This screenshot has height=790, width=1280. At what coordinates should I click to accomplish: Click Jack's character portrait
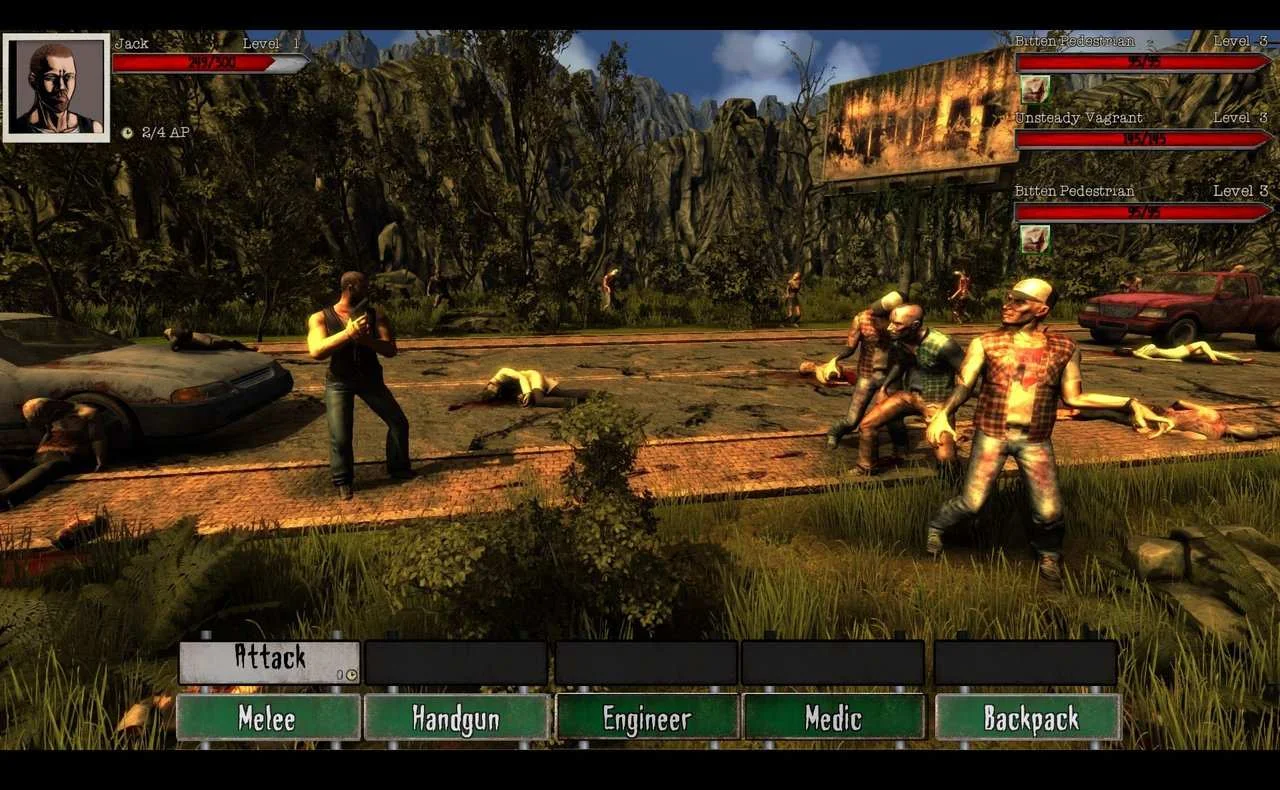(56, 87)
